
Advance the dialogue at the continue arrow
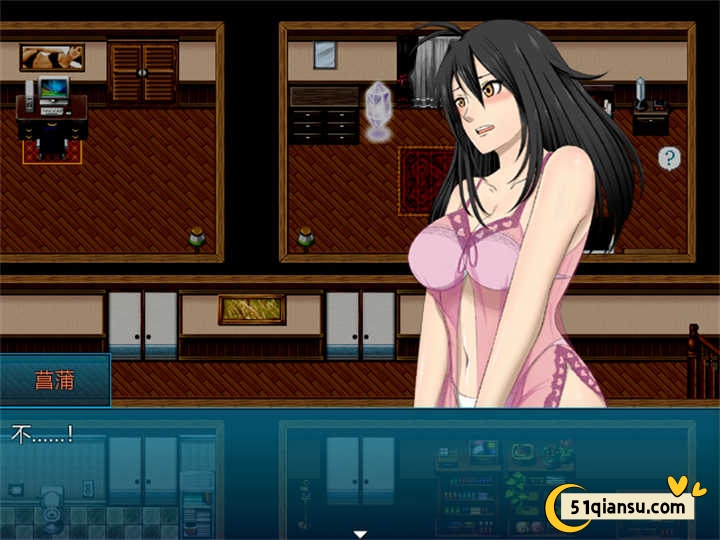click(360, 534)
